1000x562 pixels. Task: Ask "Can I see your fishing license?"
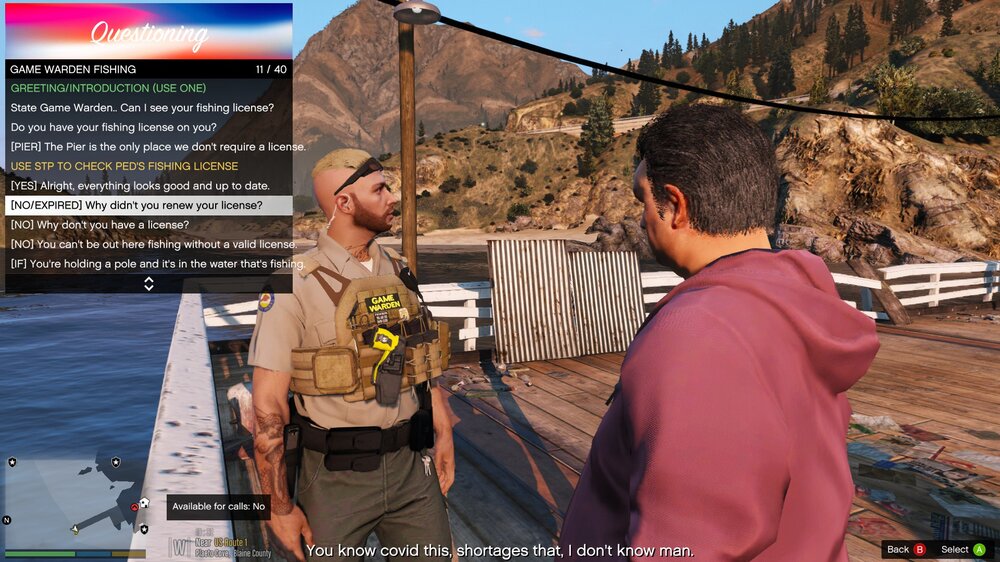coord(142,107)
